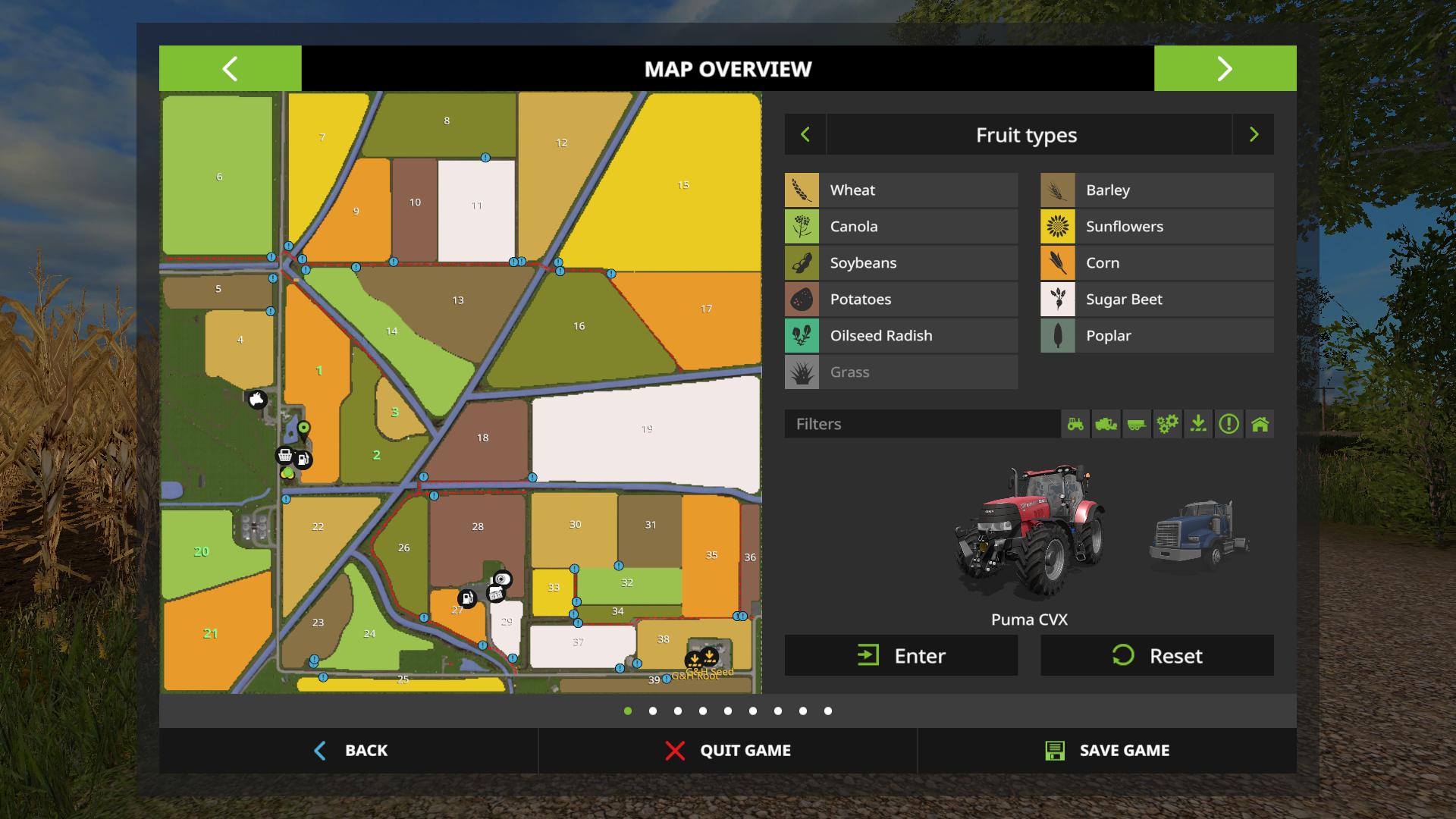Reset the selected vehicle
The width and height of the screenshot is (1456, 819).
pyautogui.click(x=1156, y=655)
